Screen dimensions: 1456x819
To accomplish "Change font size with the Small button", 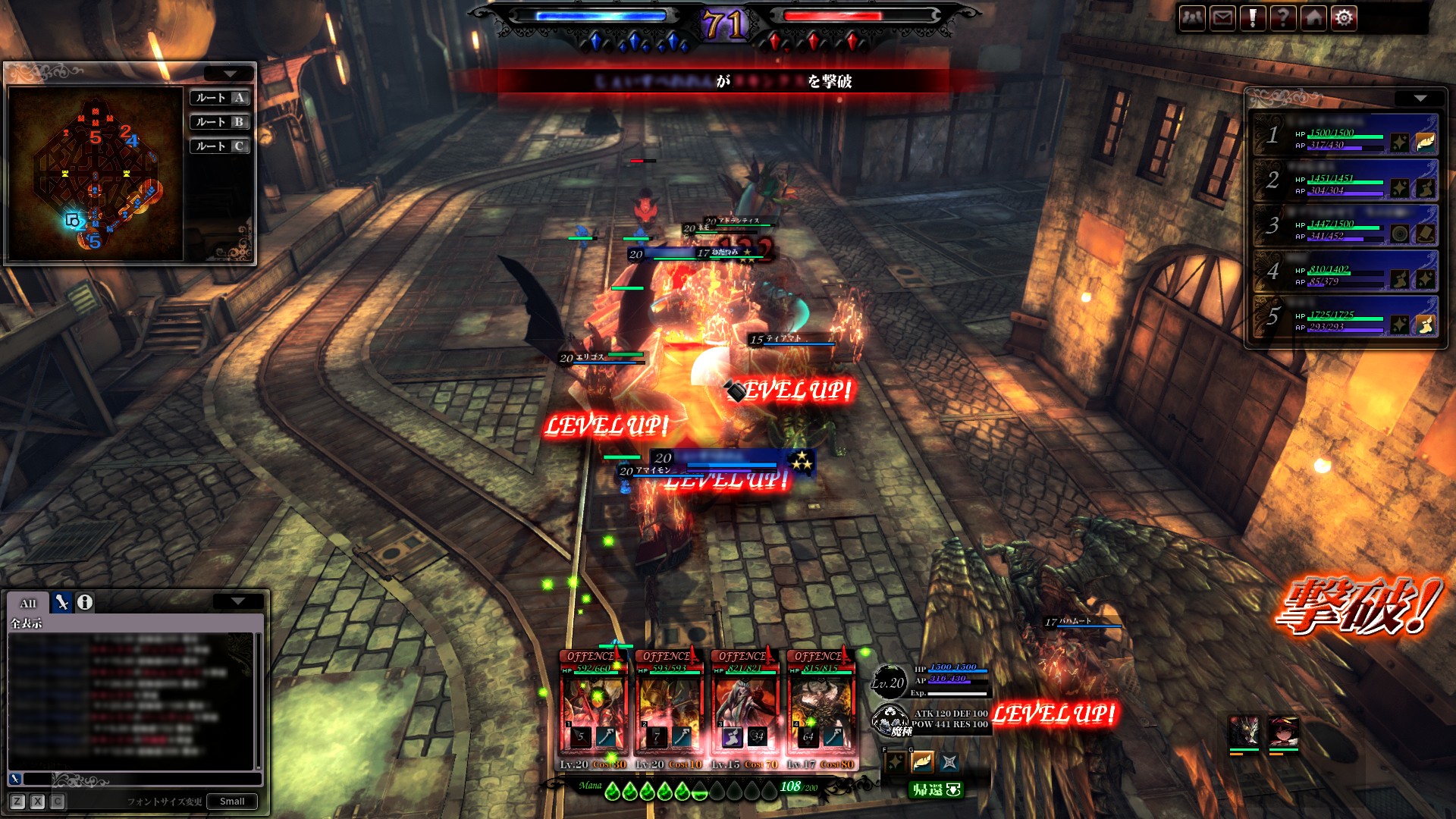I will point(232,802).
